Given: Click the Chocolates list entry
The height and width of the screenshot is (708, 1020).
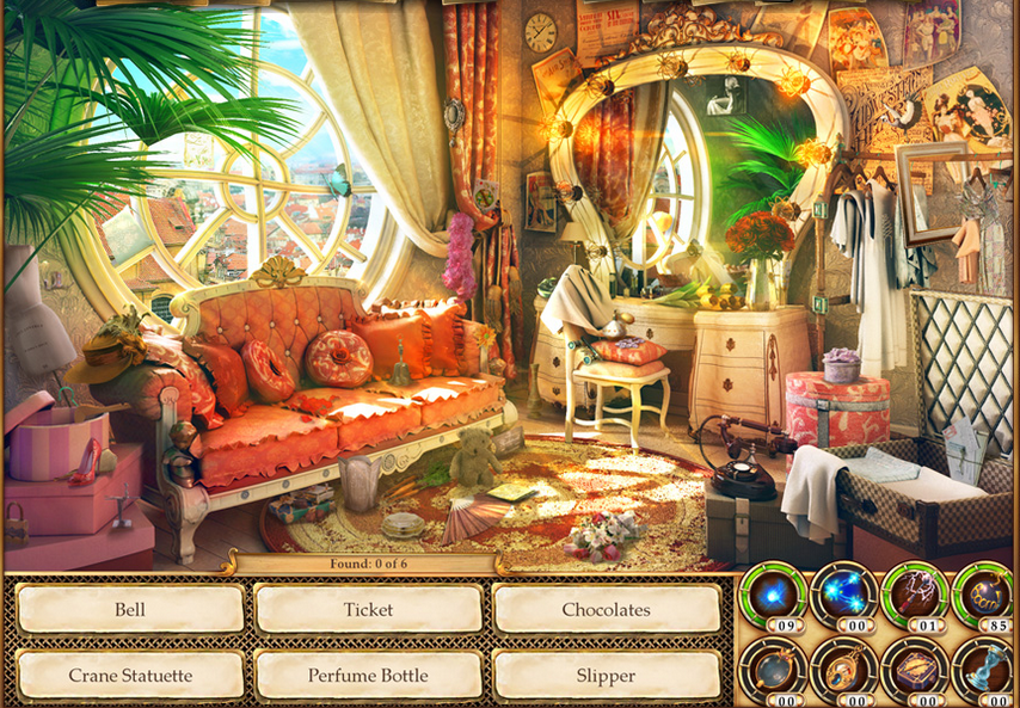Looking at the screenshot, I should 606,609.
